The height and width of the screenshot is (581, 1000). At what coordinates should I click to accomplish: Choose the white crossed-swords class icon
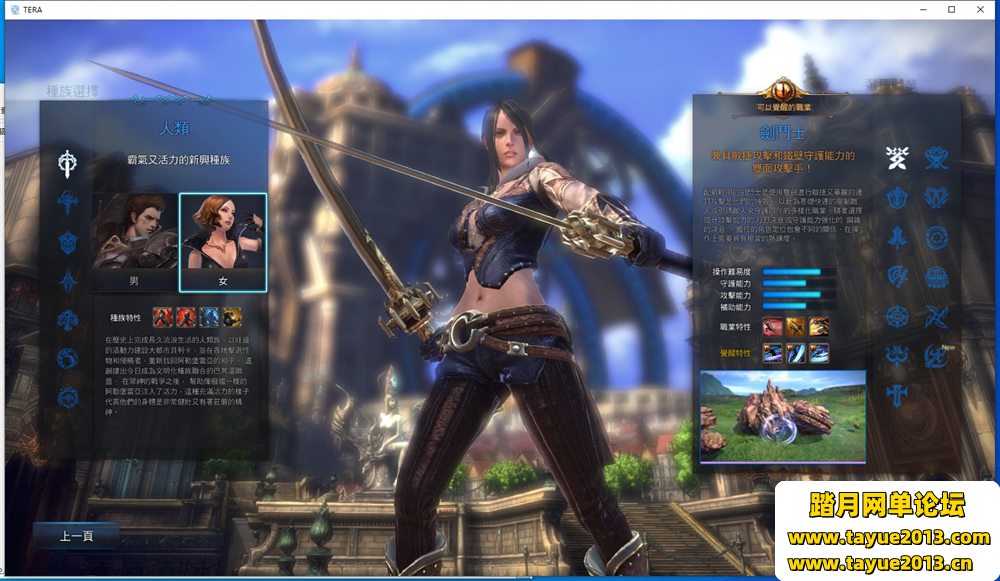pyautogui.click(x=897, y=157)
